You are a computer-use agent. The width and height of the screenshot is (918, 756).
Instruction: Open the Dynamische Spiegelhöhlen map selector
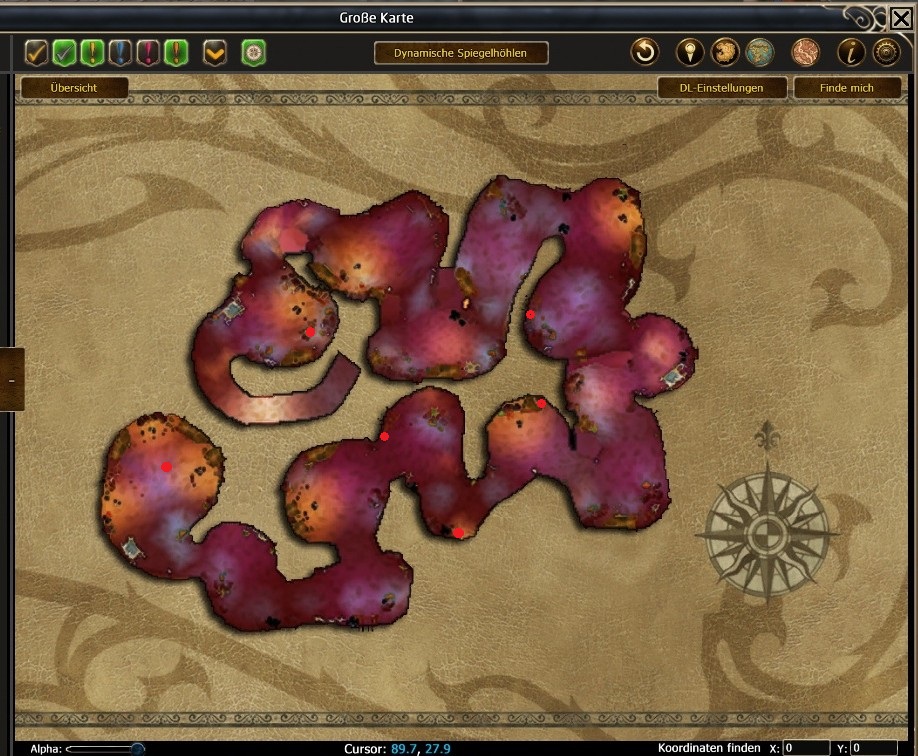click(x=461, y=52)
